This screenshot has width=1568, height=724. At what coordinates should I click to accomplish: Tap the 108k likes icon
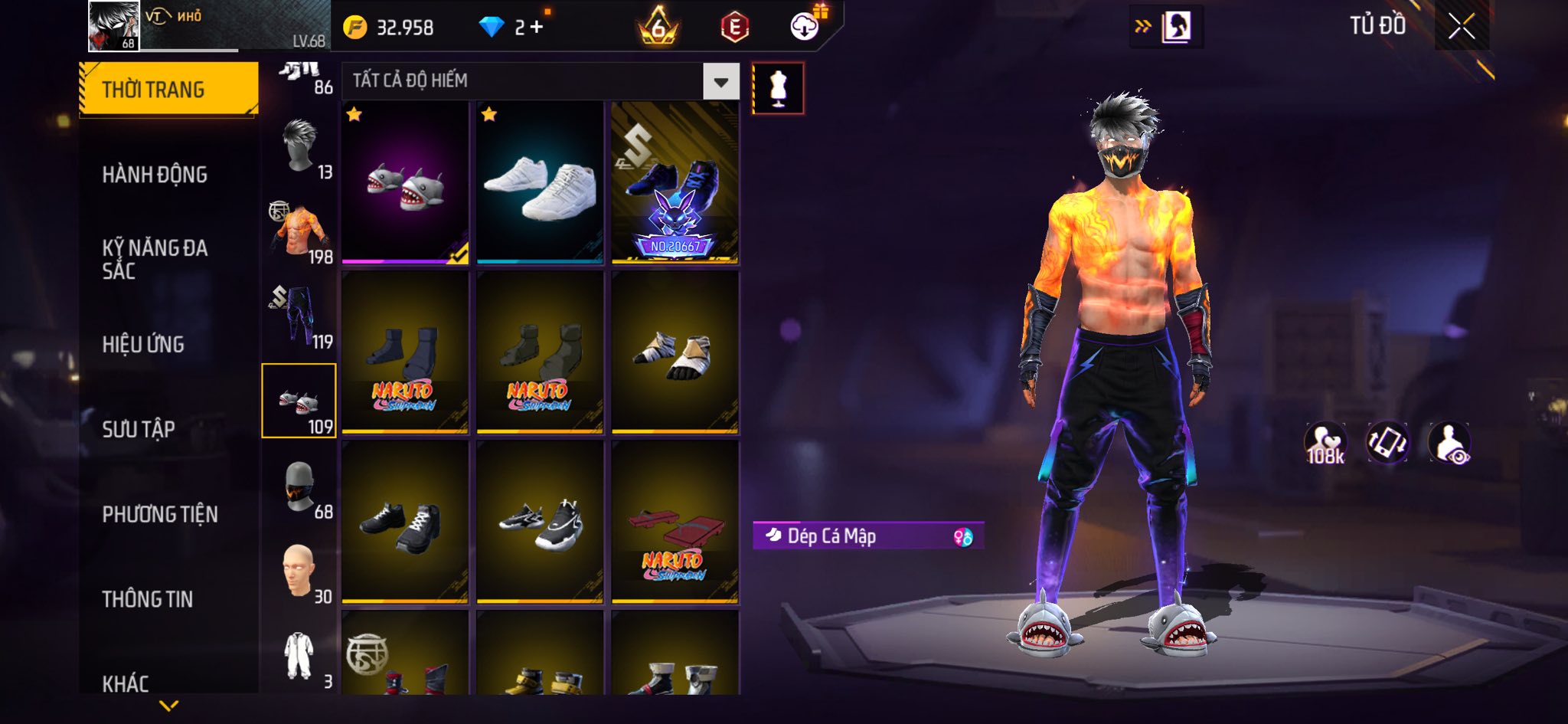1325,444
